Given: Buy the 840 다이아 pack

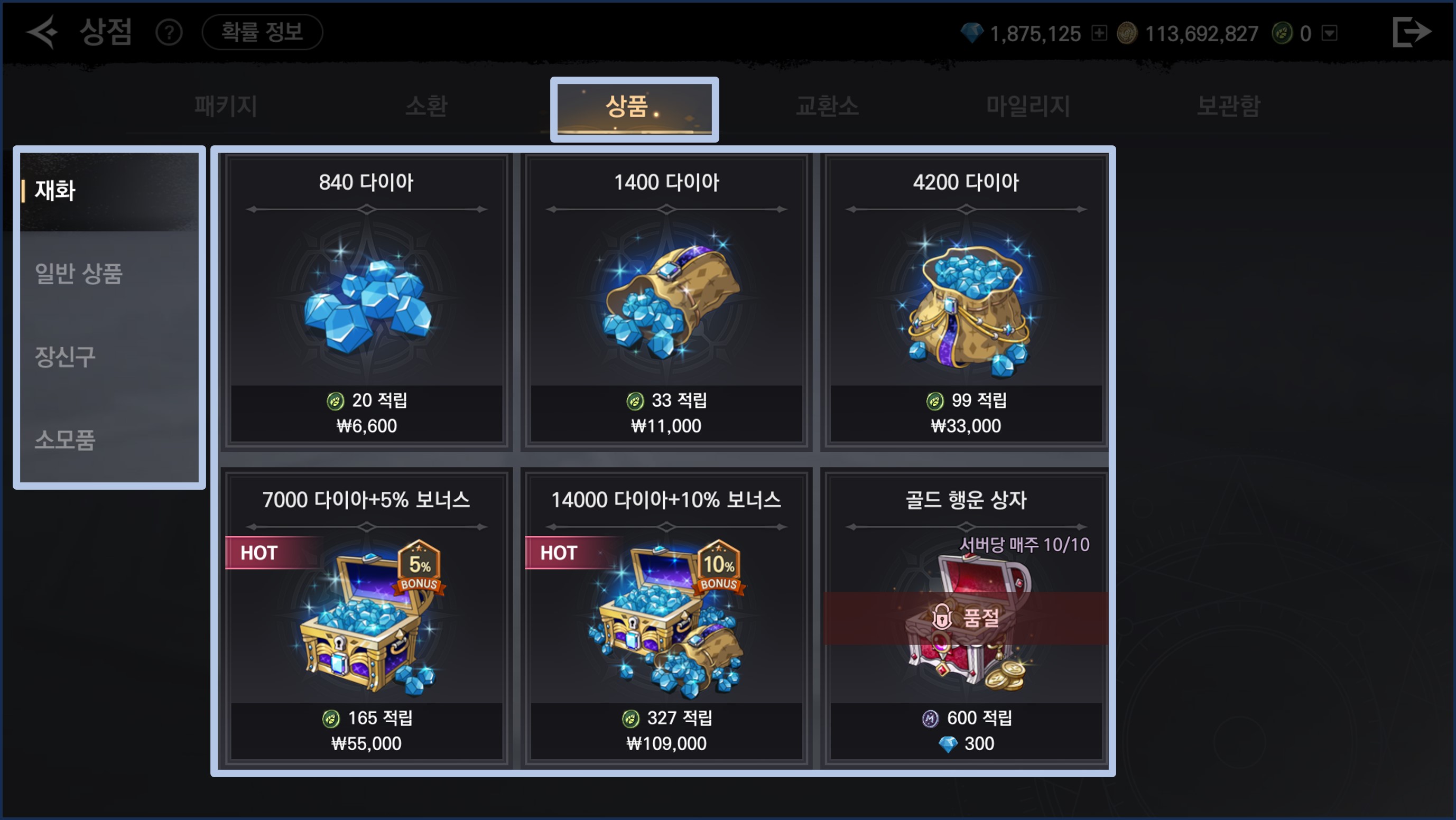Looking at the screenshot, I should coord(366,301).
